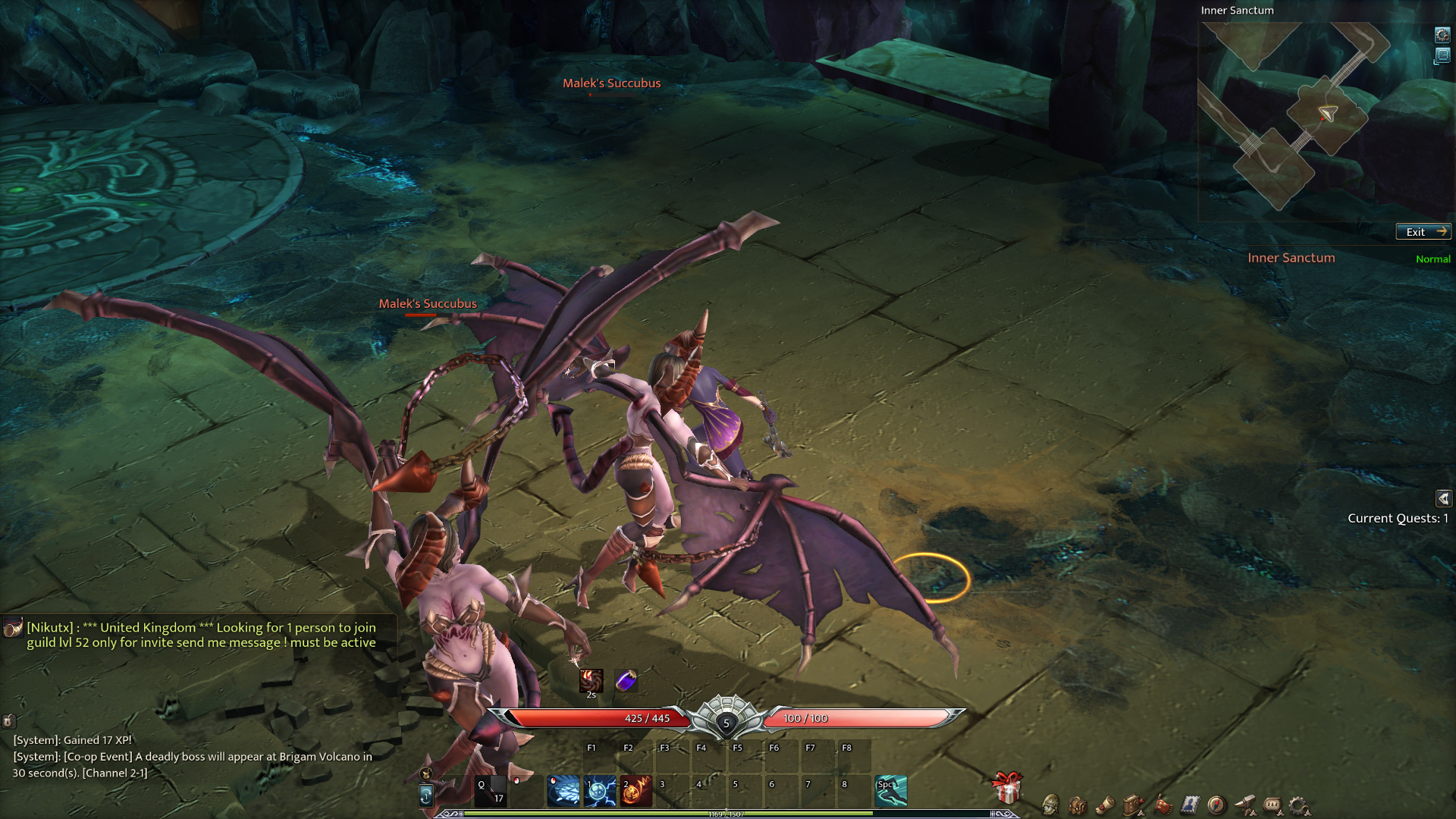Open the compass map icon
Screen dimensions: 1456x819
point(1216,805)
